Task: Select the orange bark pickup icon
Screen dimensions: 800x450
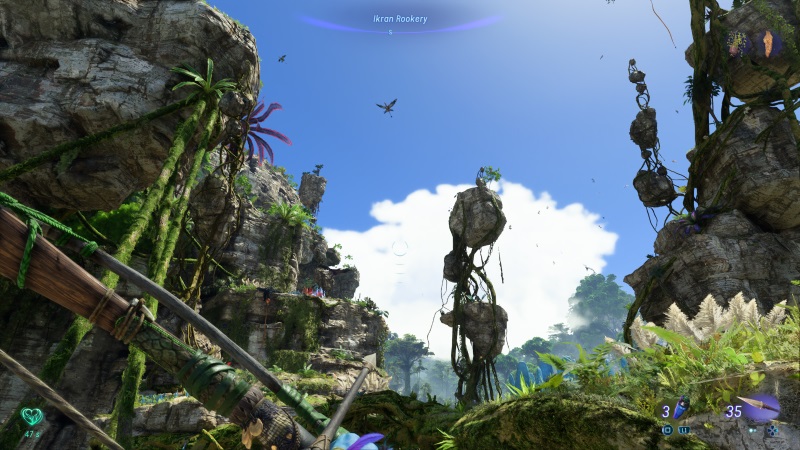Action: tap(768, 42)
